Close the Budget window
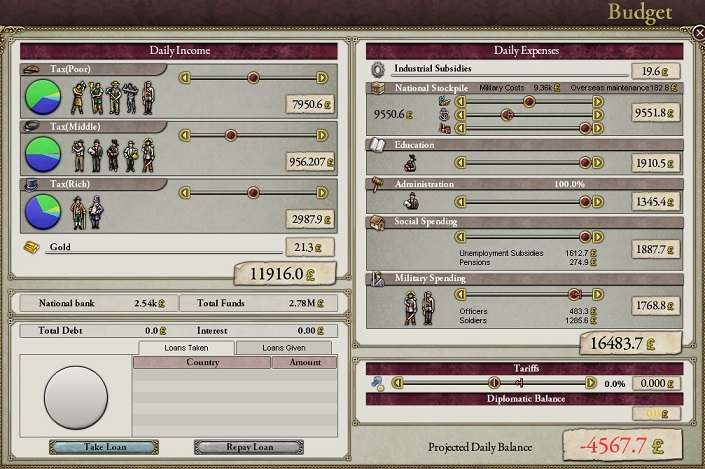705x469 pixels. point(698,32)
